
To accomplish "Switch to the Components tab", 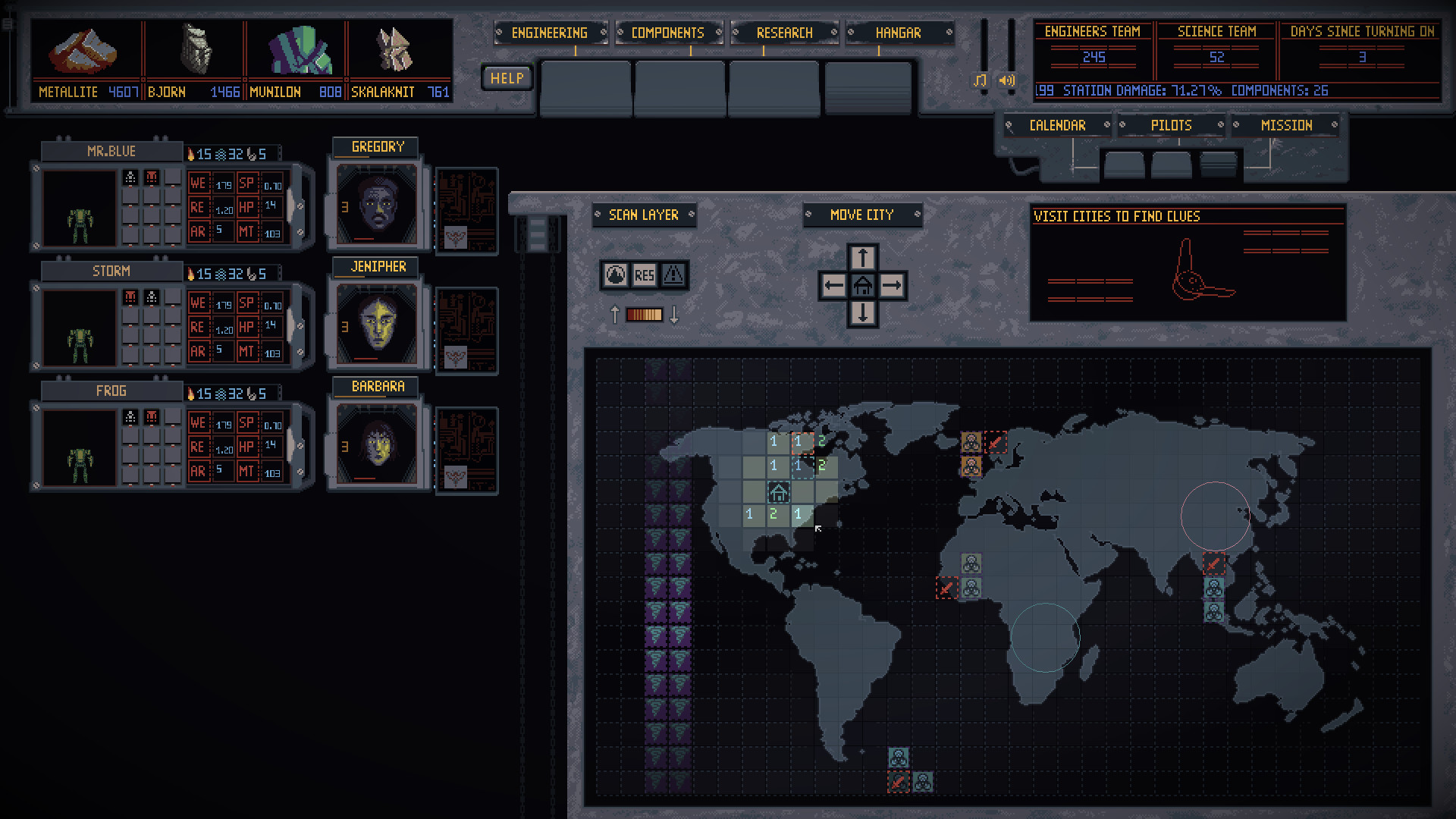I will coord(666,33).
